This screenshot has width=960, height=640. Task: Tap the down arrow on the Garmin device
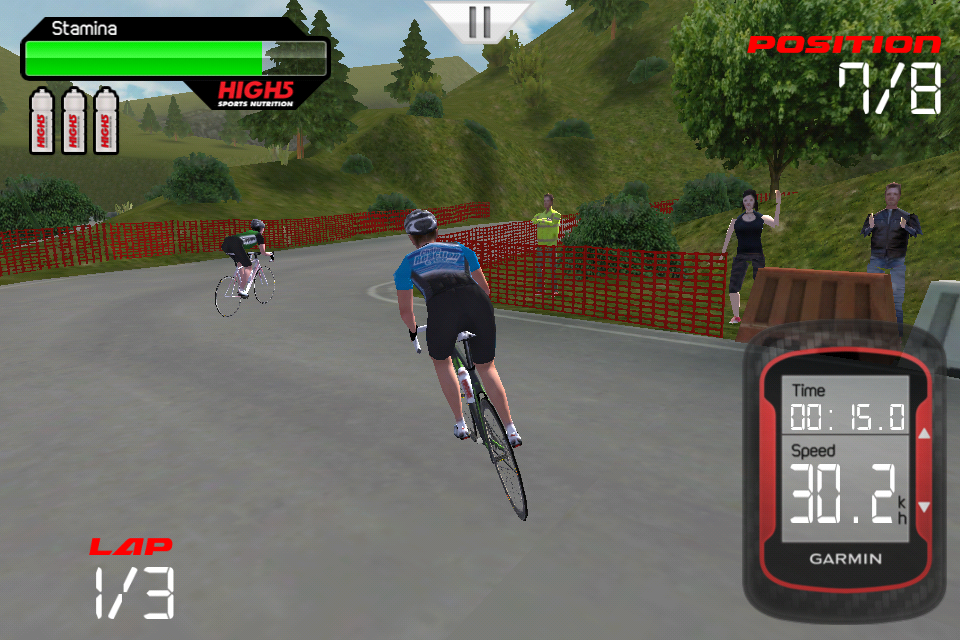tap(924, 507)
